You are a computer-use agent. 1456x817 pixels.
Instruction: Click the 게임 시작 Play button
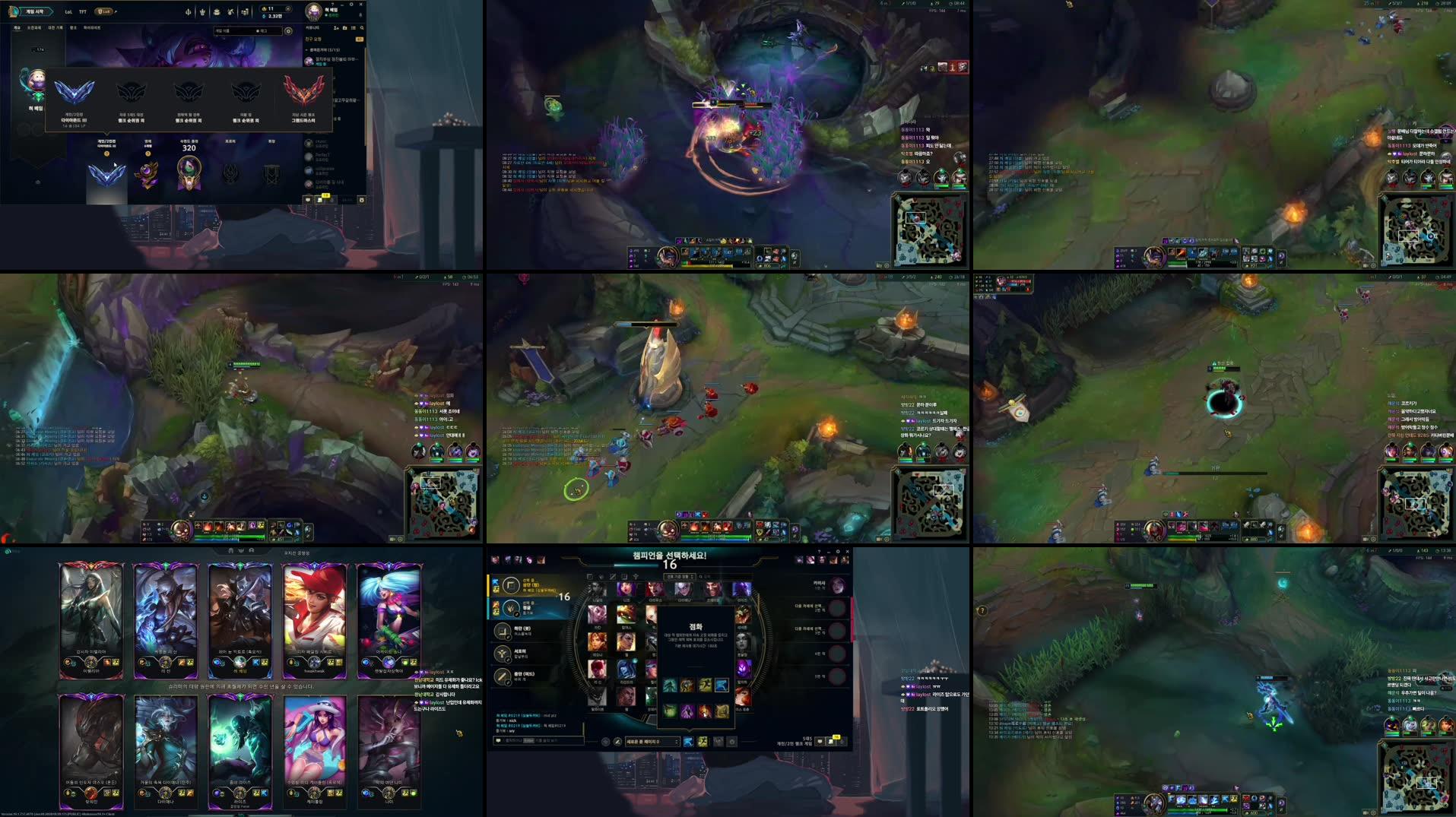coord(36,11)
